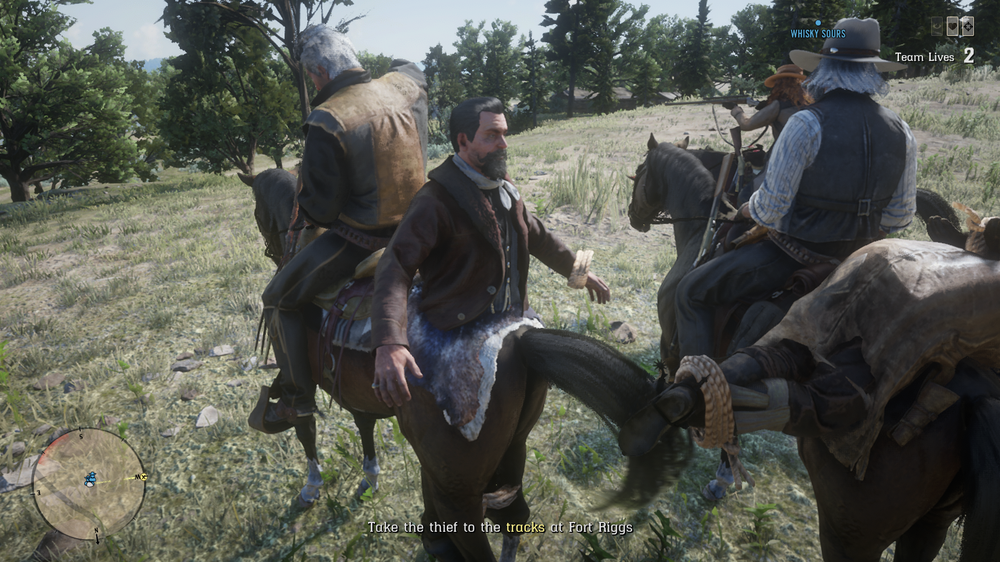Select the heart ability card icon

(952, 26)
